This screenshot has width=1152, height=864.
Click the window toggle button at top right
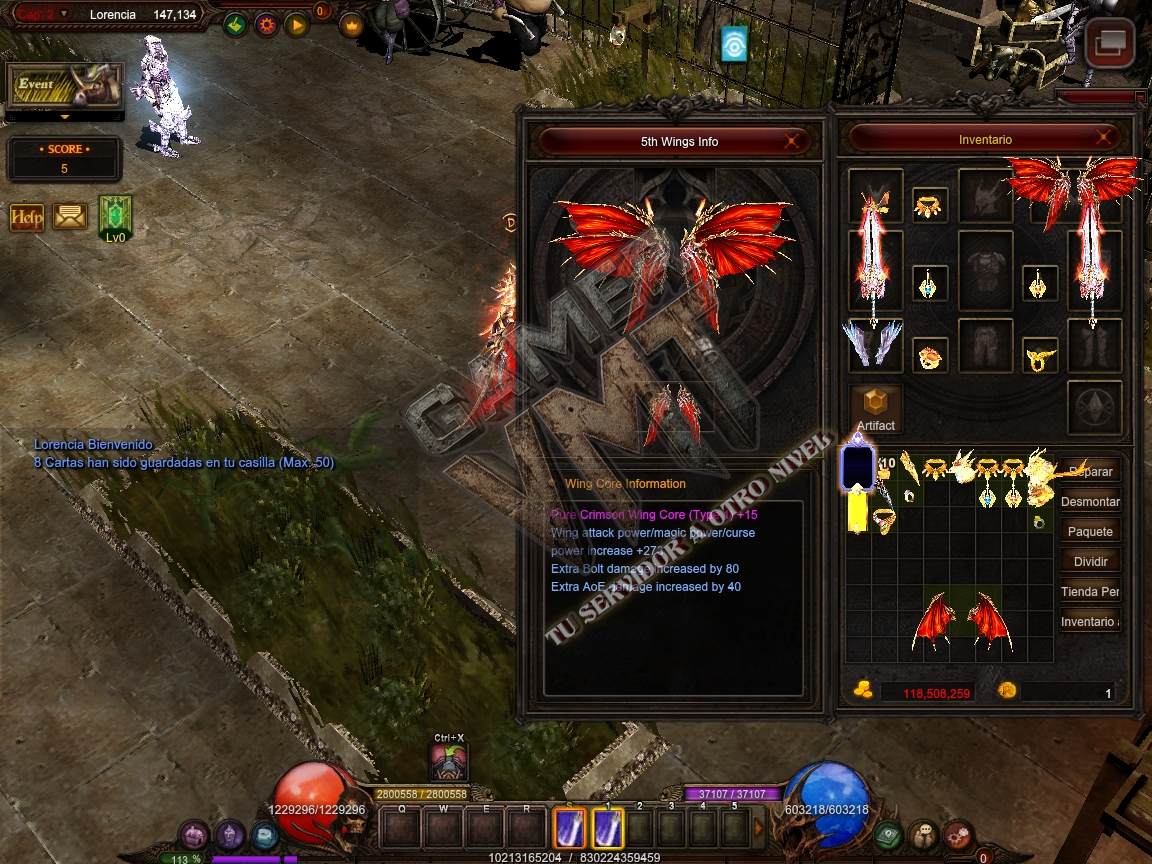click(x=1110, y=44)
